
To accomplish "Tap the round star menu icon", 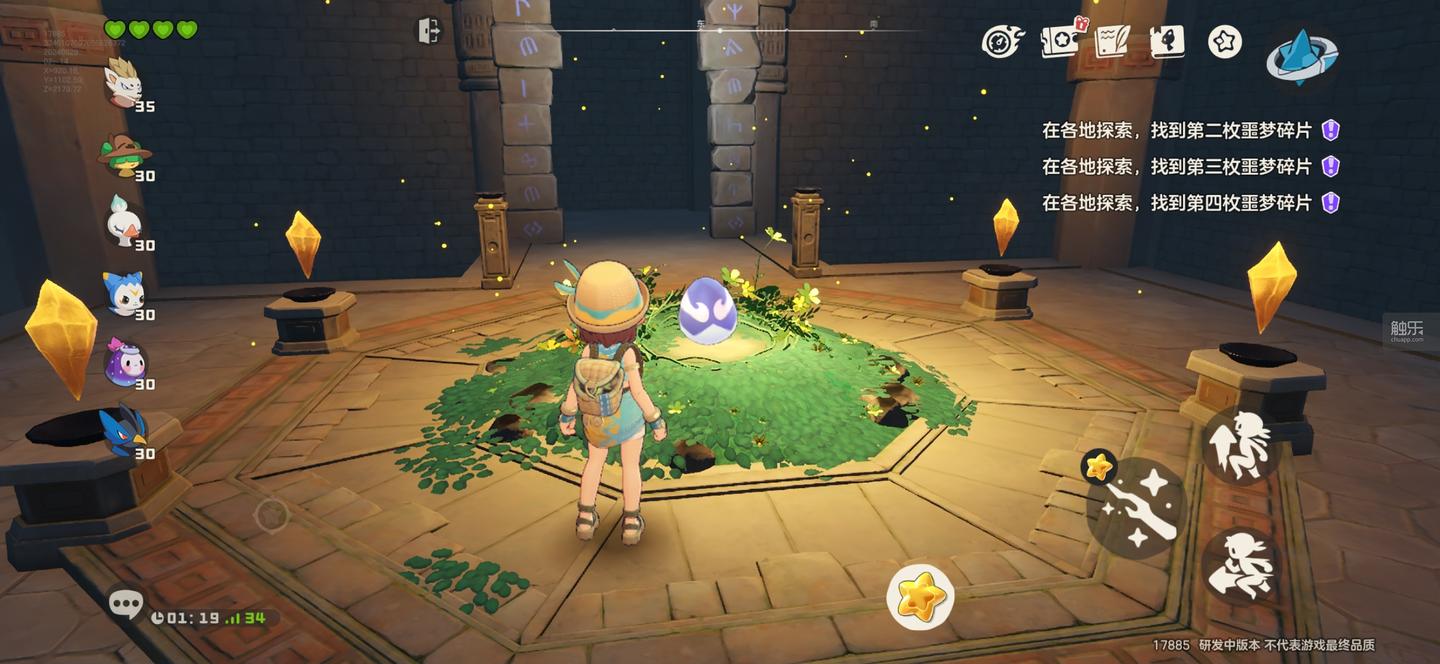I will coord(1225,41).
